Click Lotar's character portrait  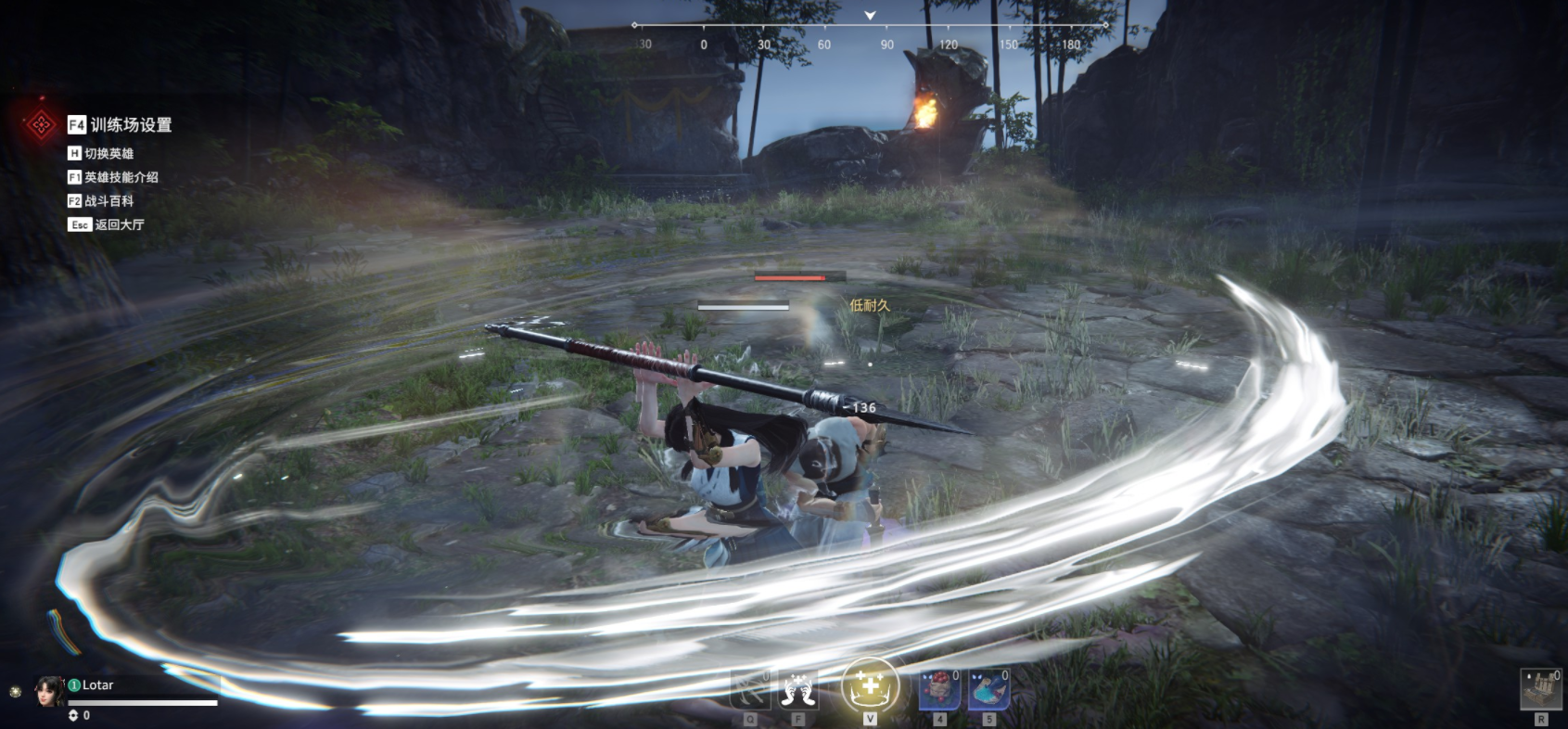coord(48,691)
